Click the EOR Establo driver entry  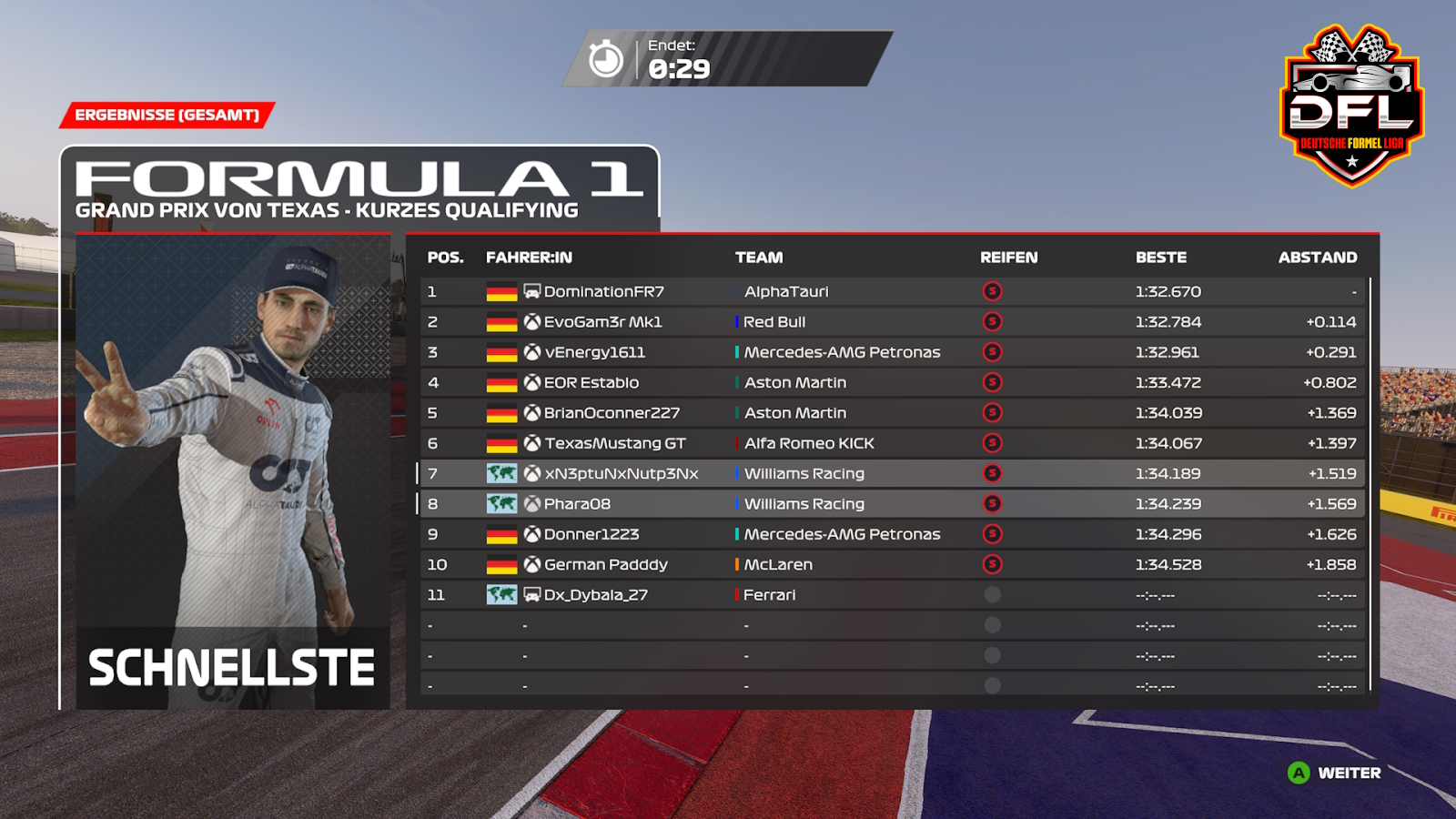(591, 383)
